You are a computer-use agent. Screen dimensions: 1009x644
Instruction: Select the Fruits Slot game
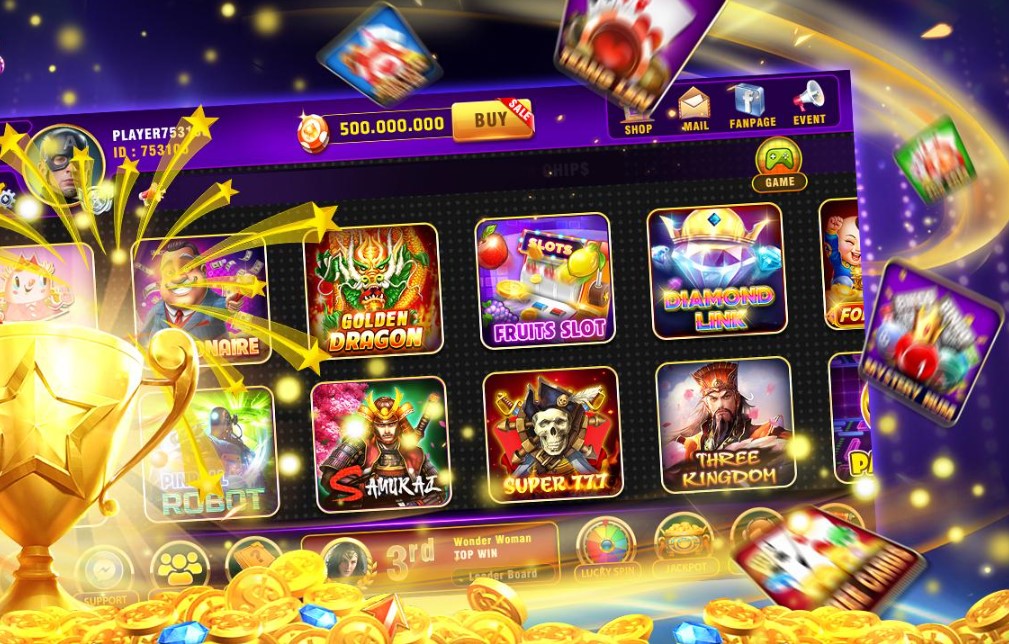coord(543,281)
